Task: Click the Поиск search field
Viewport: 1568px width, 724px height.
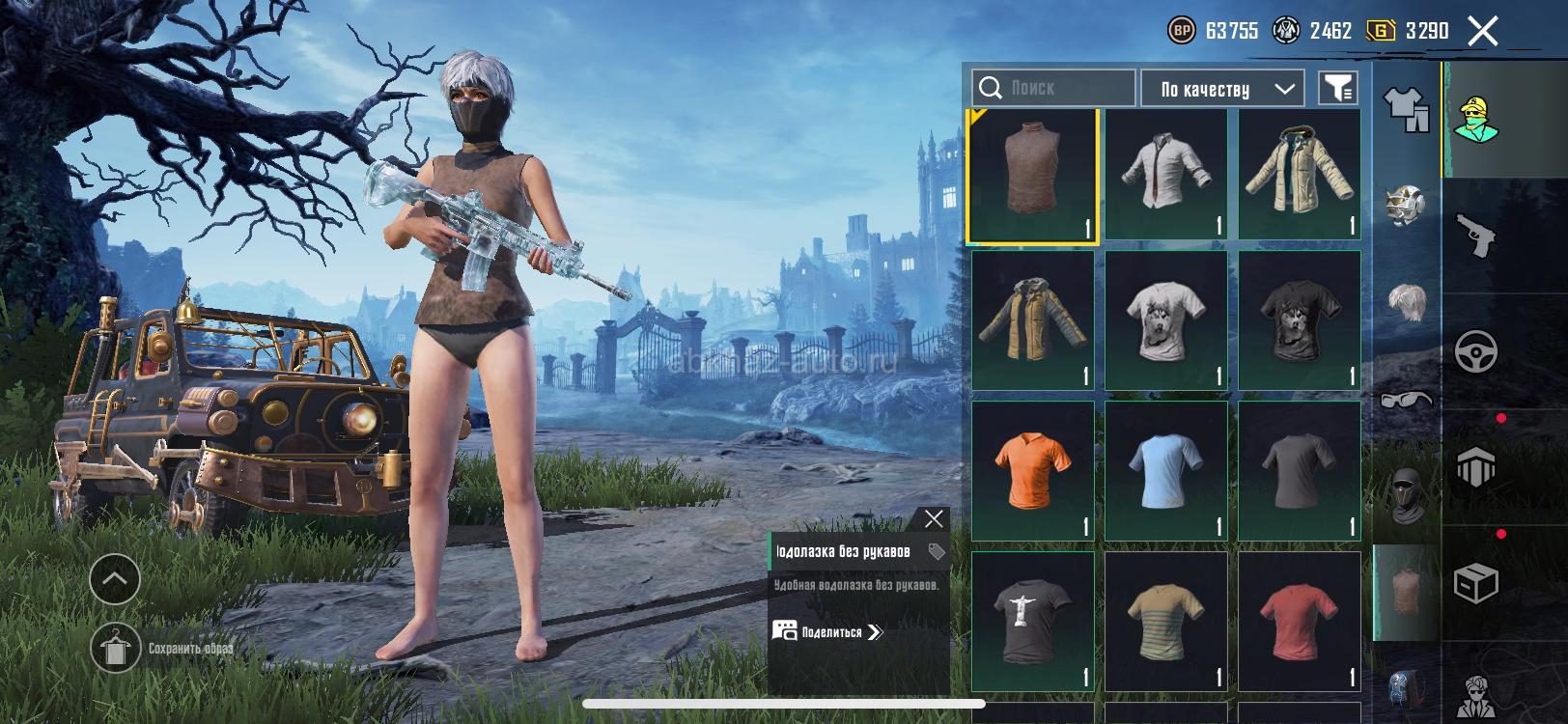Action: [1053, 88]
